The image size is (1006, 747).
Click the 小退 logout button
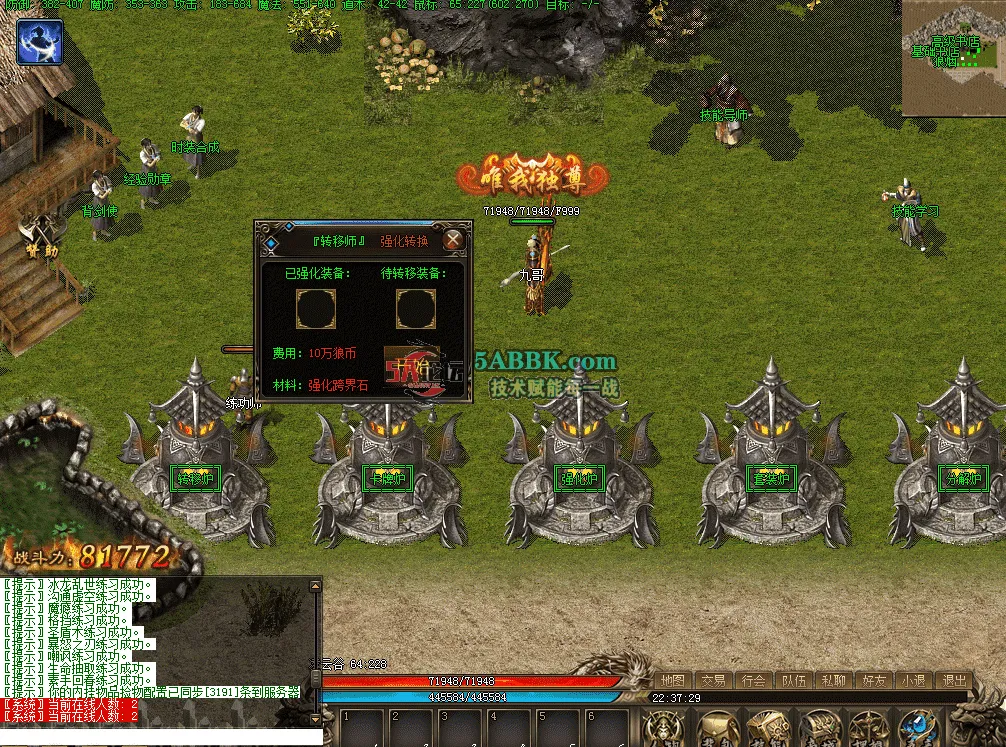[913, 681]
